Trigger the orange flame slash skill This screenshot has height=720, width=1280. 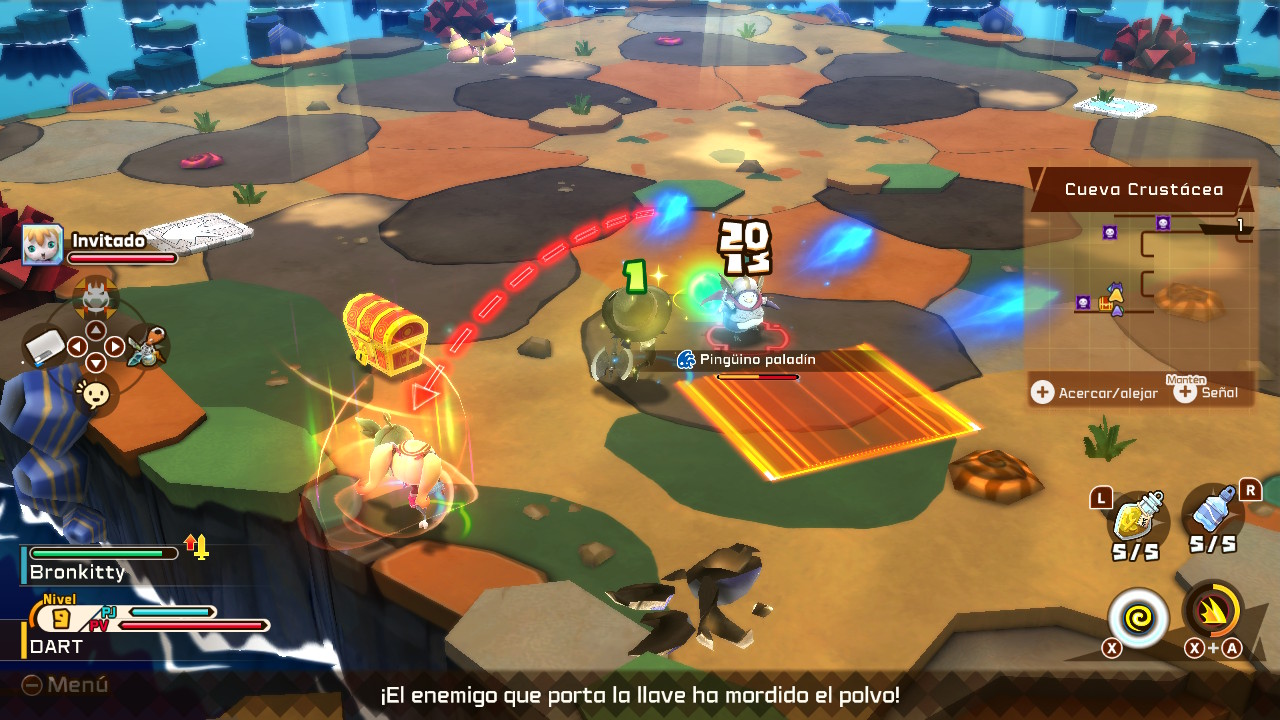pyautogui.click(x=1213, y=611)
